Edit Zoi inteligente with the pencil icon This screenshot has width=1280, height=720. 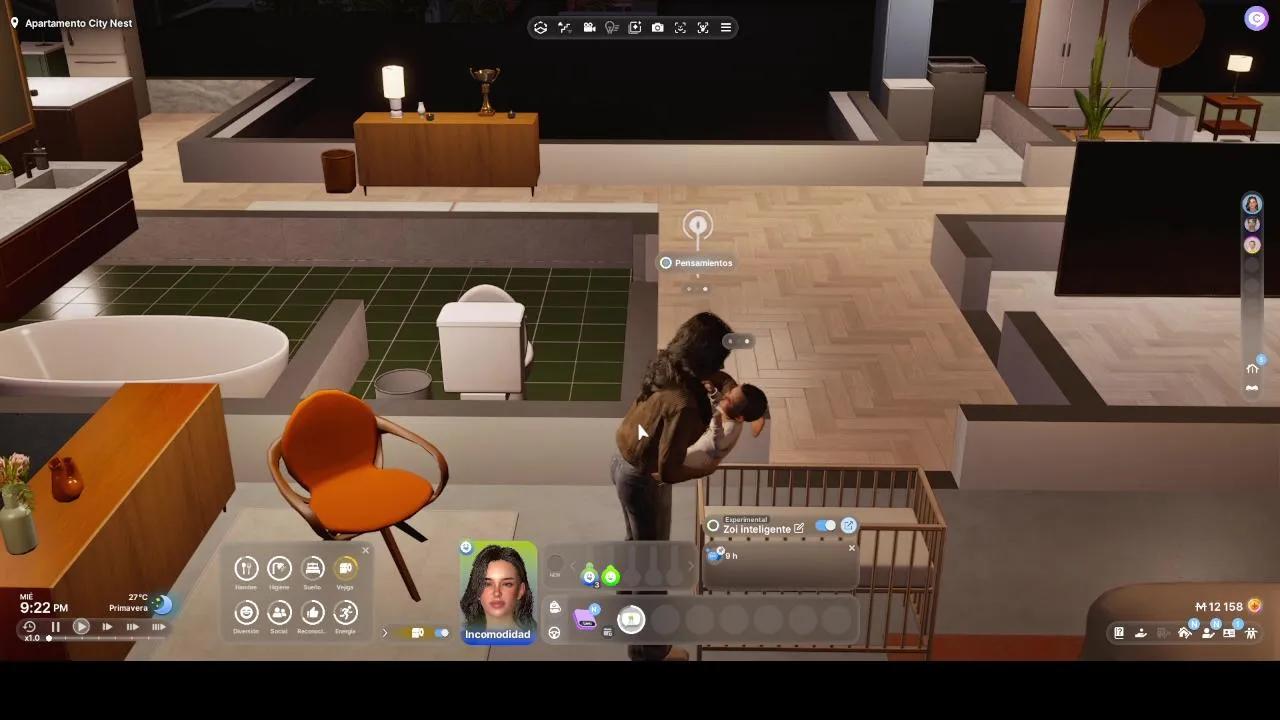[x=798, y=527]
